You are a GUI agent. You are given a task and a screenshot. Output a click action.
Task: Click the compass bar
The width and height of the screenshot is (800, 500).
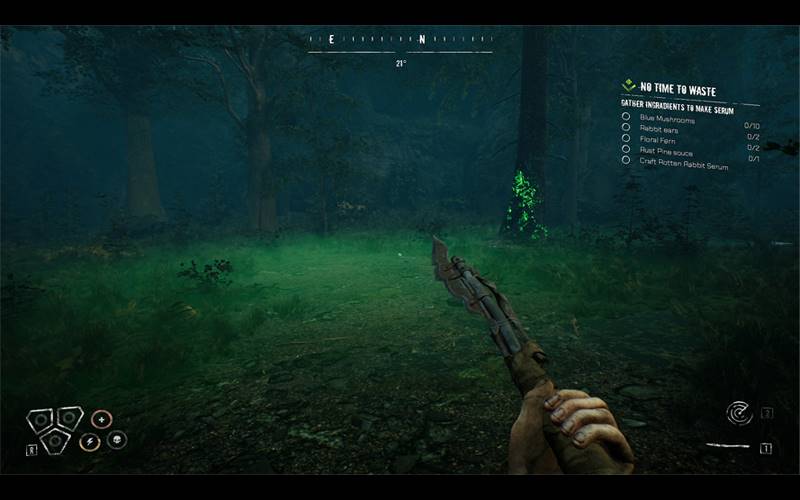tap(400, 40)
